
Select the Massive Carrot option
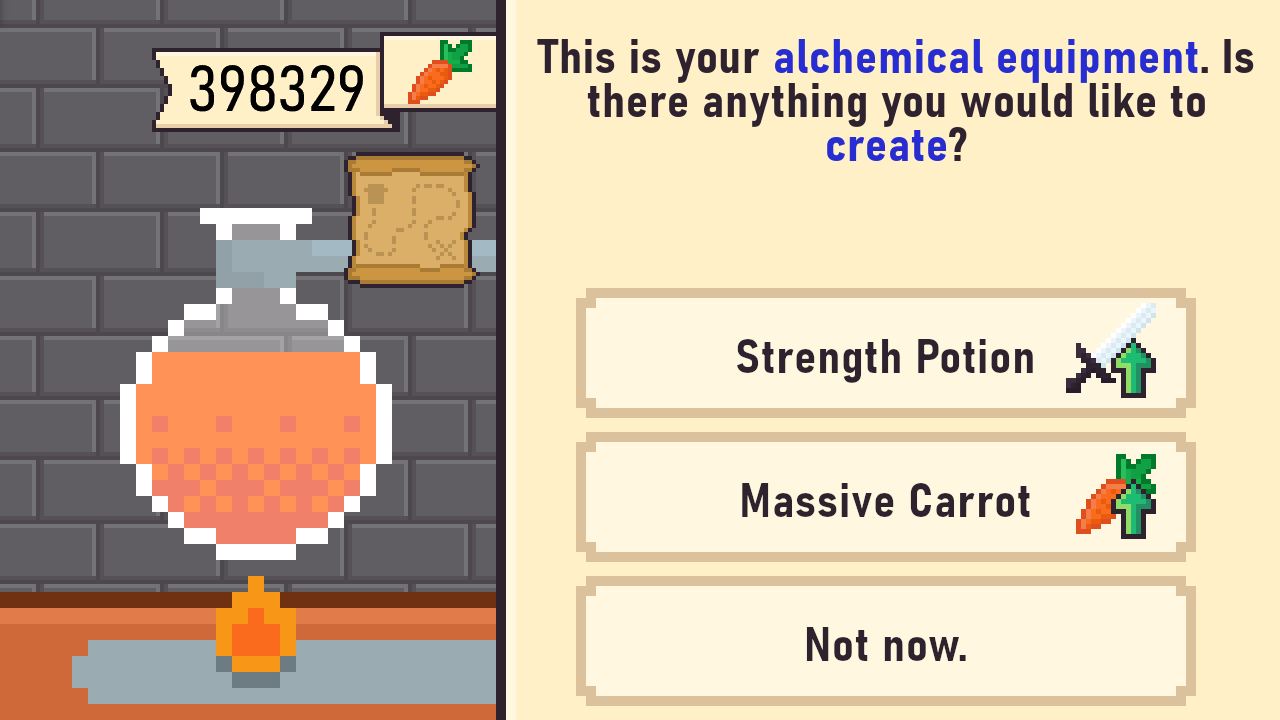coord(884,499)
